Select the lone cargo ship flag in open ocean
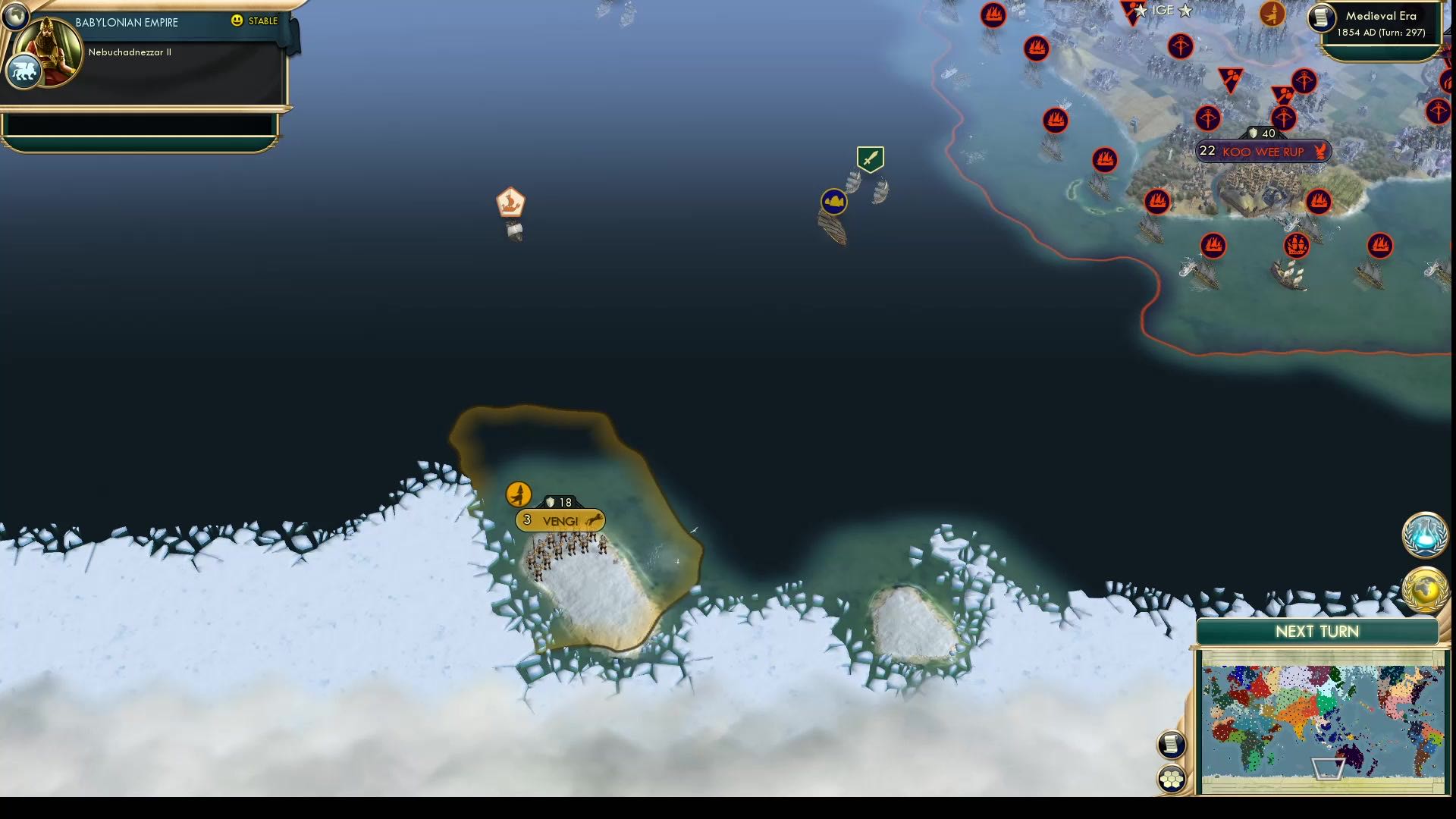Viewport: 1456px width, 819px height. [510, 200]
